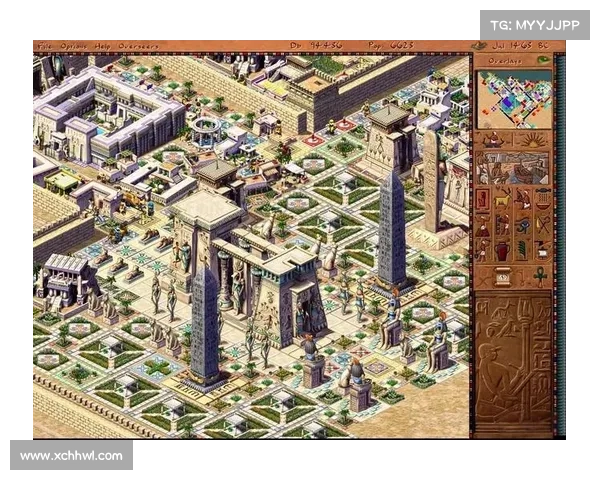The width and height of the screenshot is (600, 480).
Task: Select the seated scribe button
Action: tap(496, 141)
